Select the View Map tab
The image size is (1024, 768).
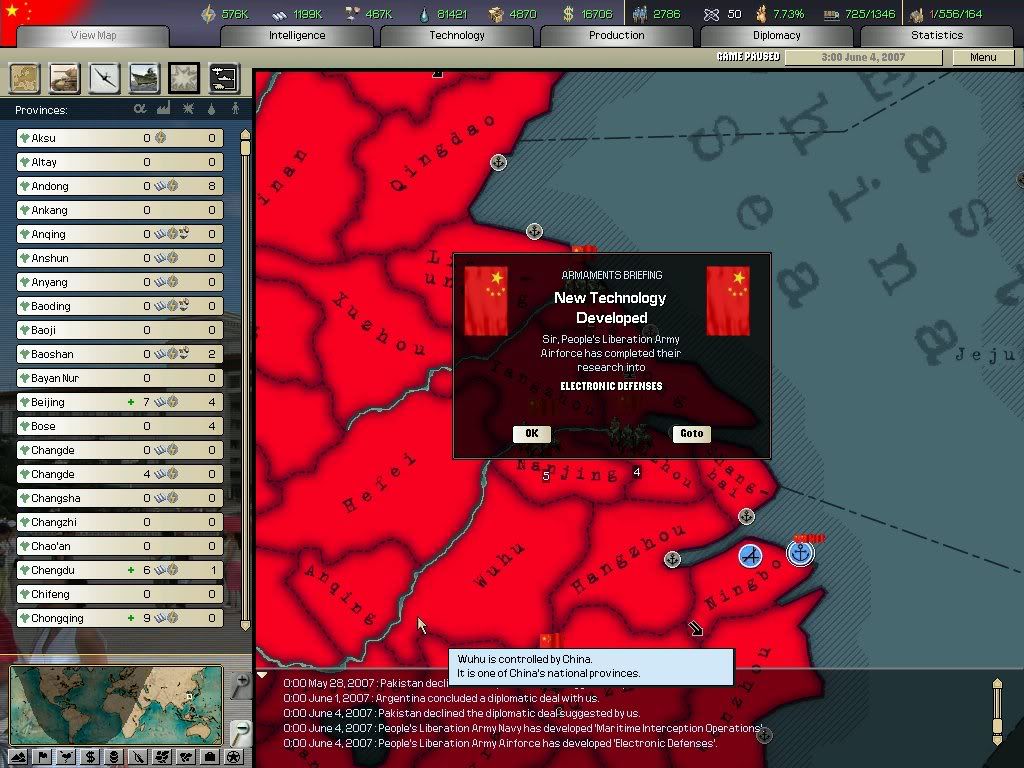pos(94,36)
